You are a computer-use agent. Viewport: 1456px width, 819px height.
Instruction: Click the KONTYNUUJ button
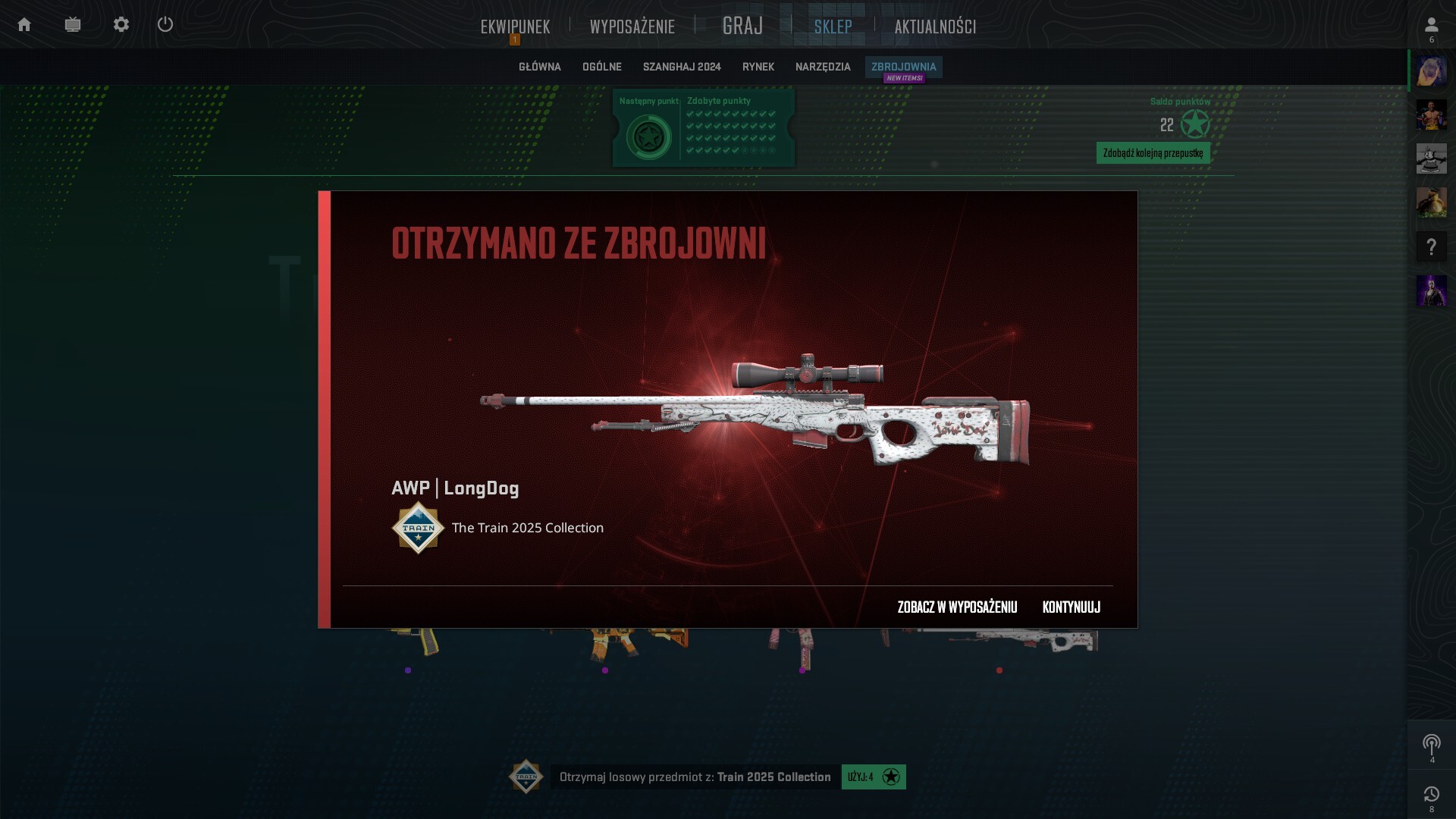click(1071, 607)
